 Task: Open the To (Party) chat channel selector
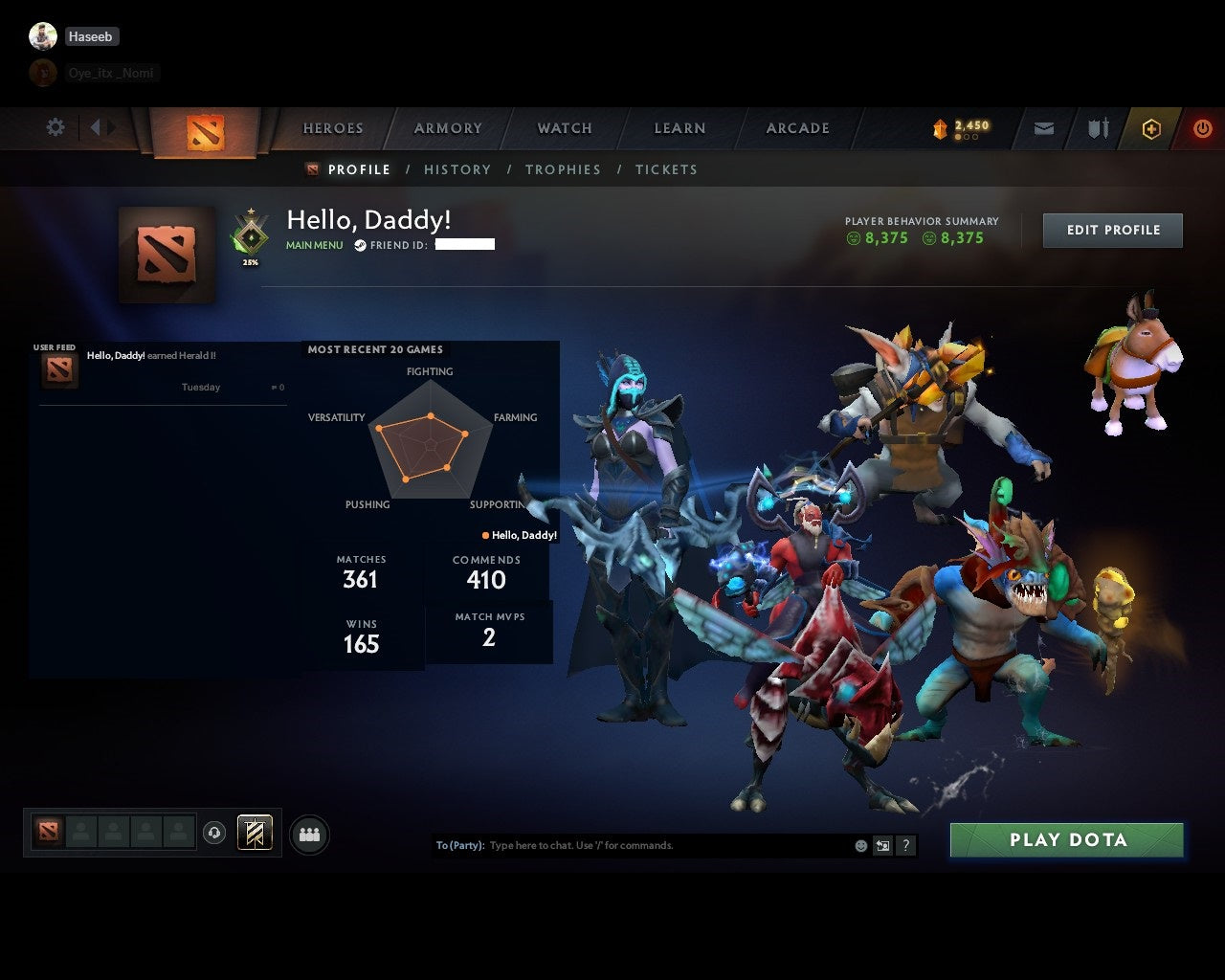point(461,845)
